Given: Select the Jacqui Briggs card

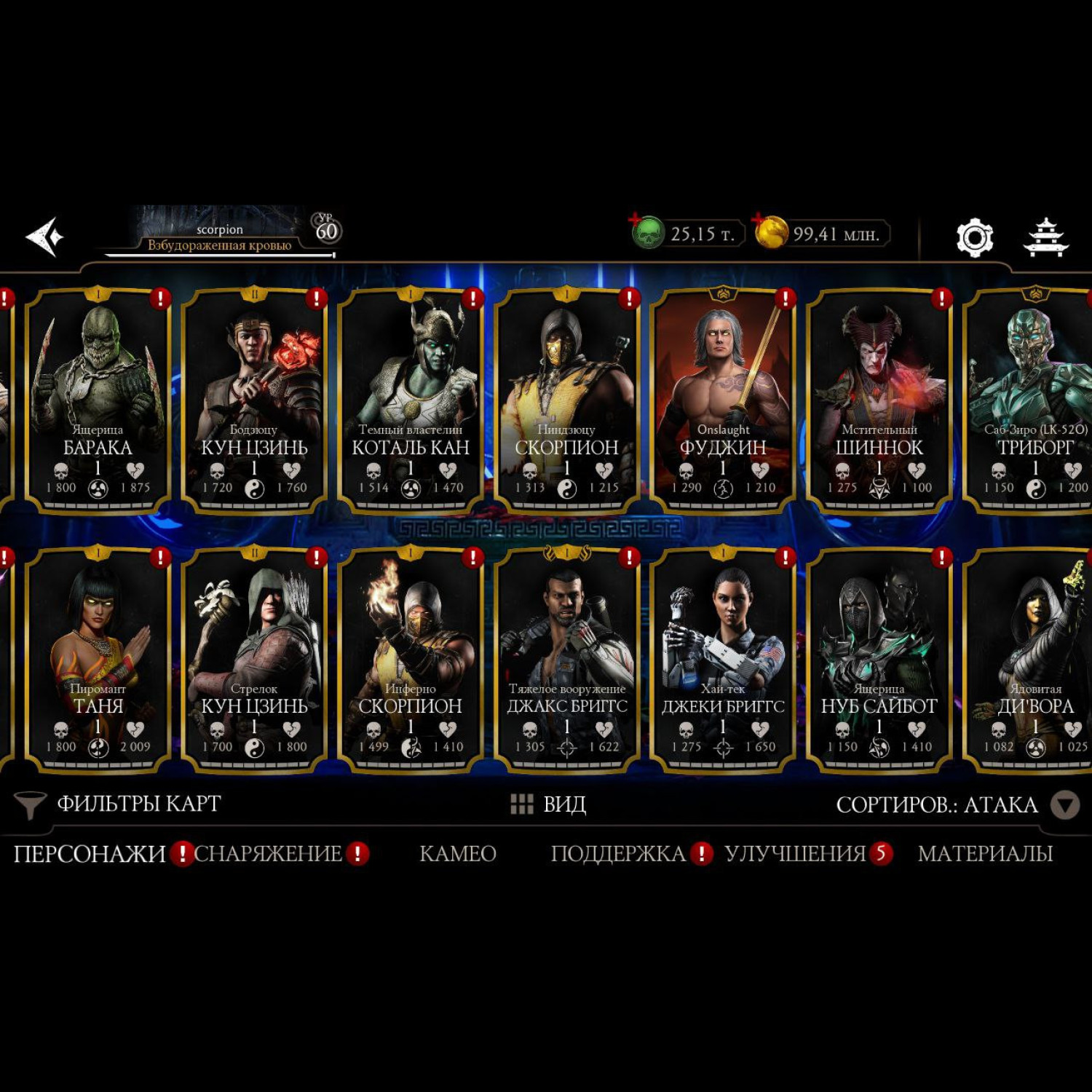Looking at the screenshot, I should click(x=723, y=659).
